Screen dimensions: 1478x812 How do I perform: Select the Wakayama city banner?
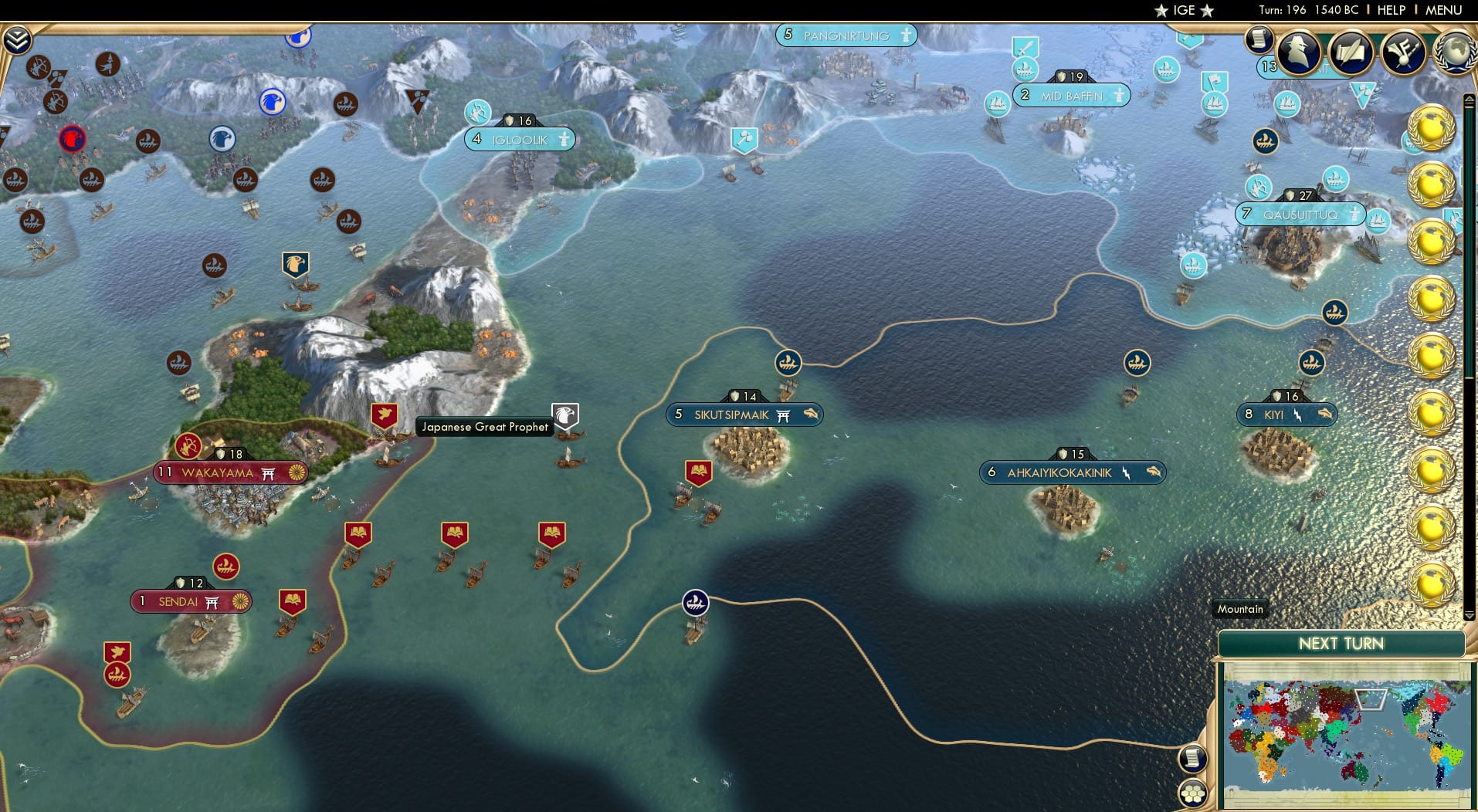230,472
